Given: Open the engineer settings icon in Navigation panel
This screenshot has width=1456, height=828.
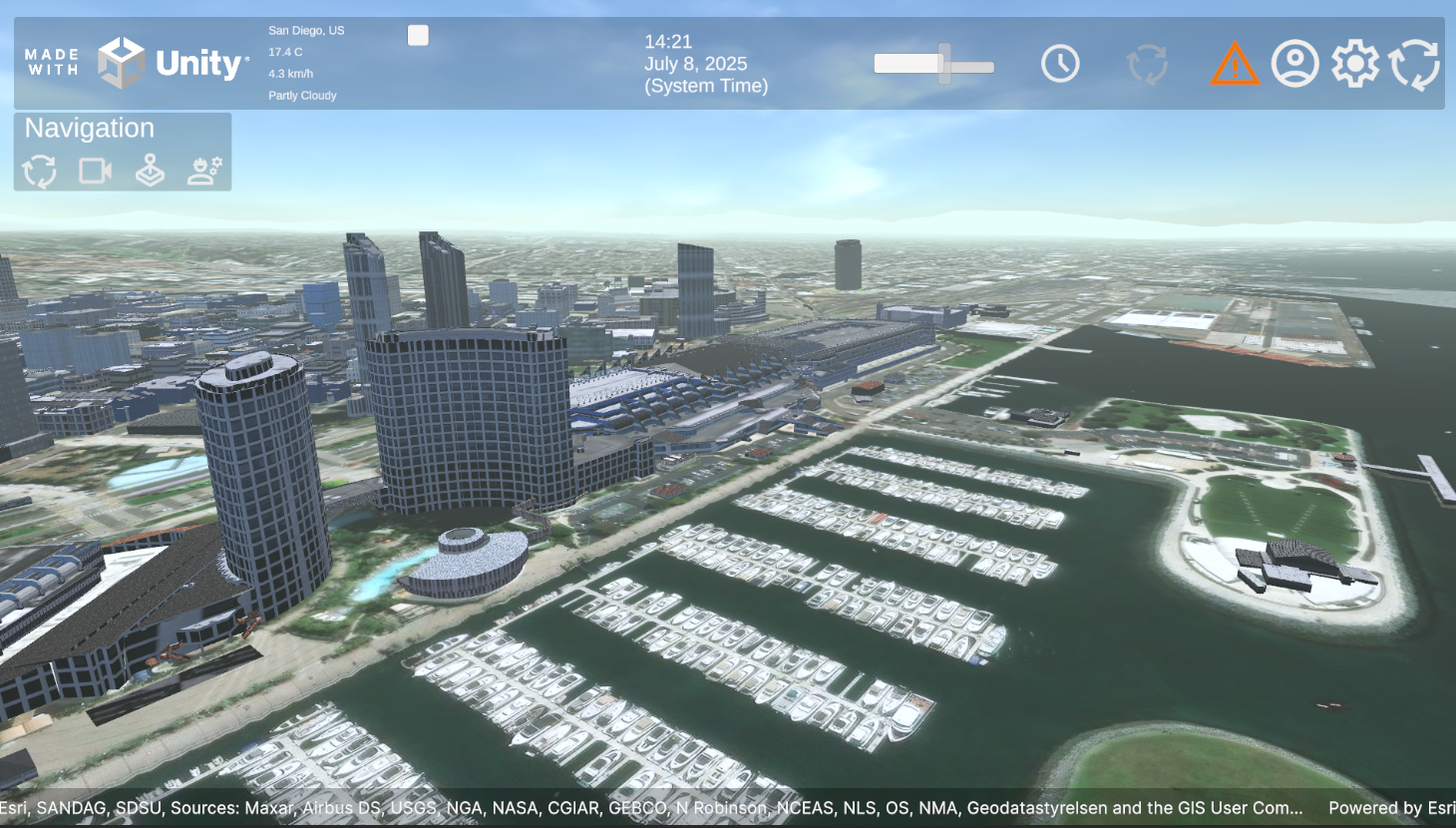Looking at the screenshot, I should (x=205, y=169).
